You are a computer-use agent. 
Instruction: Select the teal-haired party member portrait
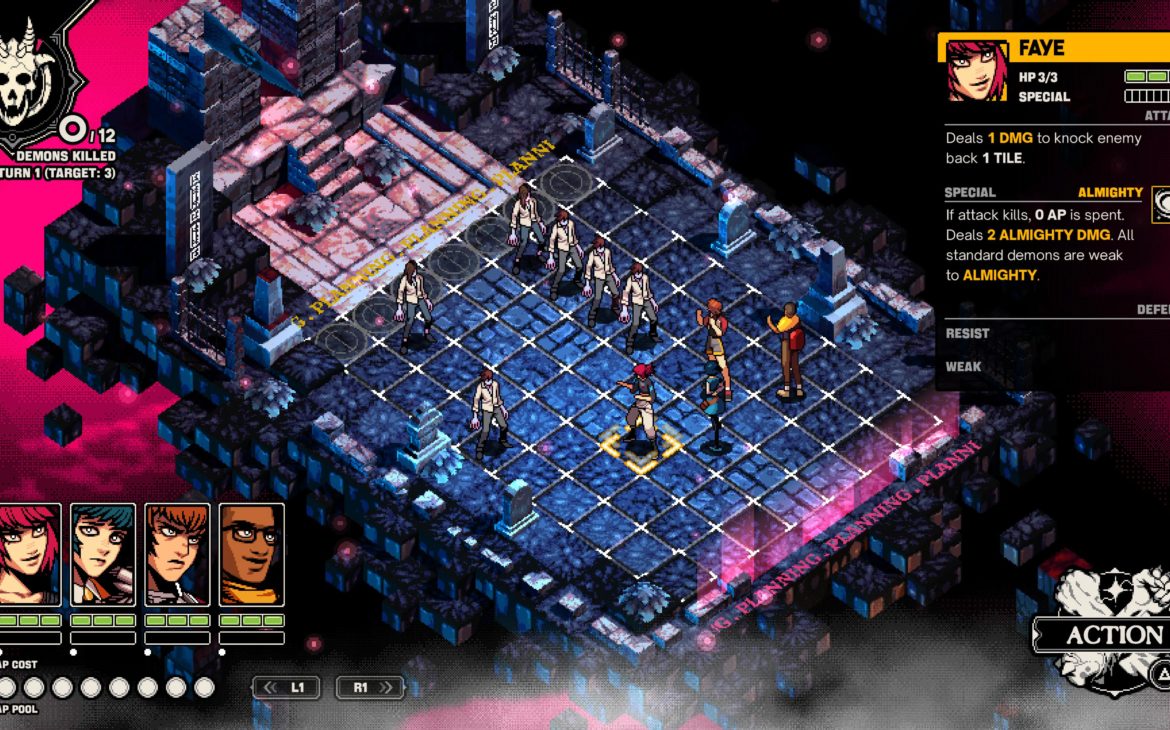tap(103, 555)
